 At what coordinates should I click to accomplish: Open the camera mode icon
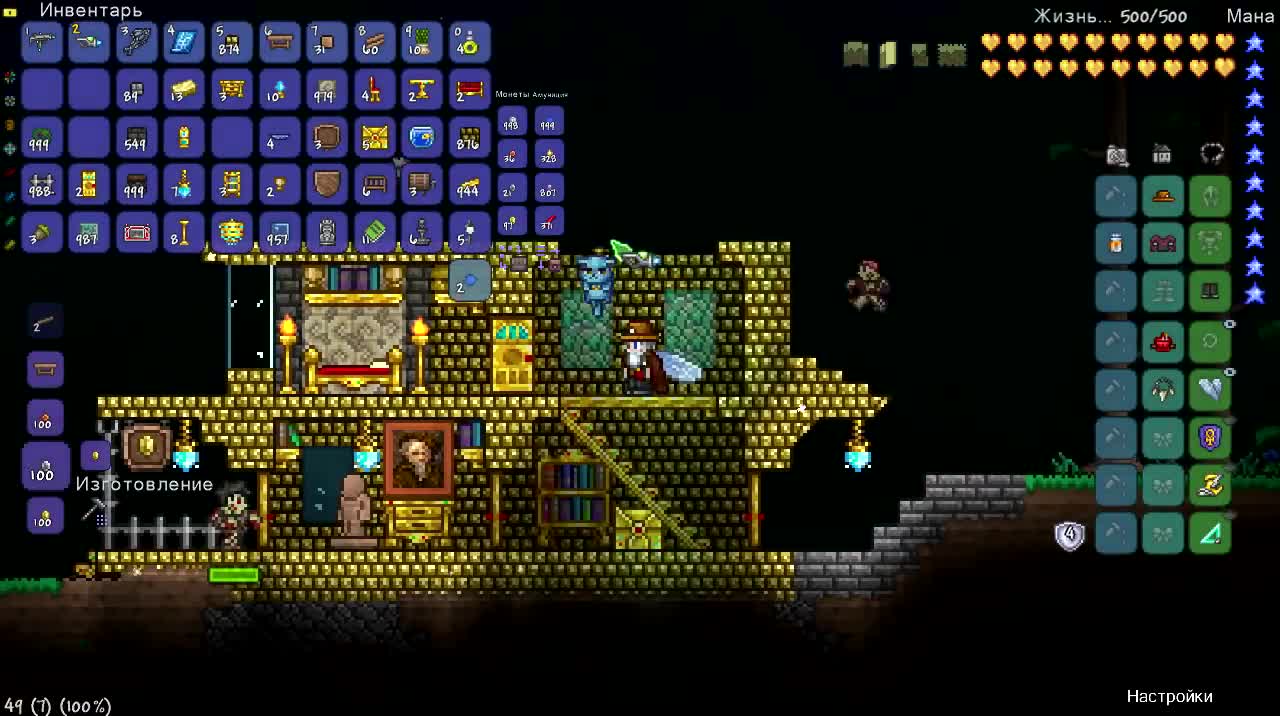[x=1117, y=154]
